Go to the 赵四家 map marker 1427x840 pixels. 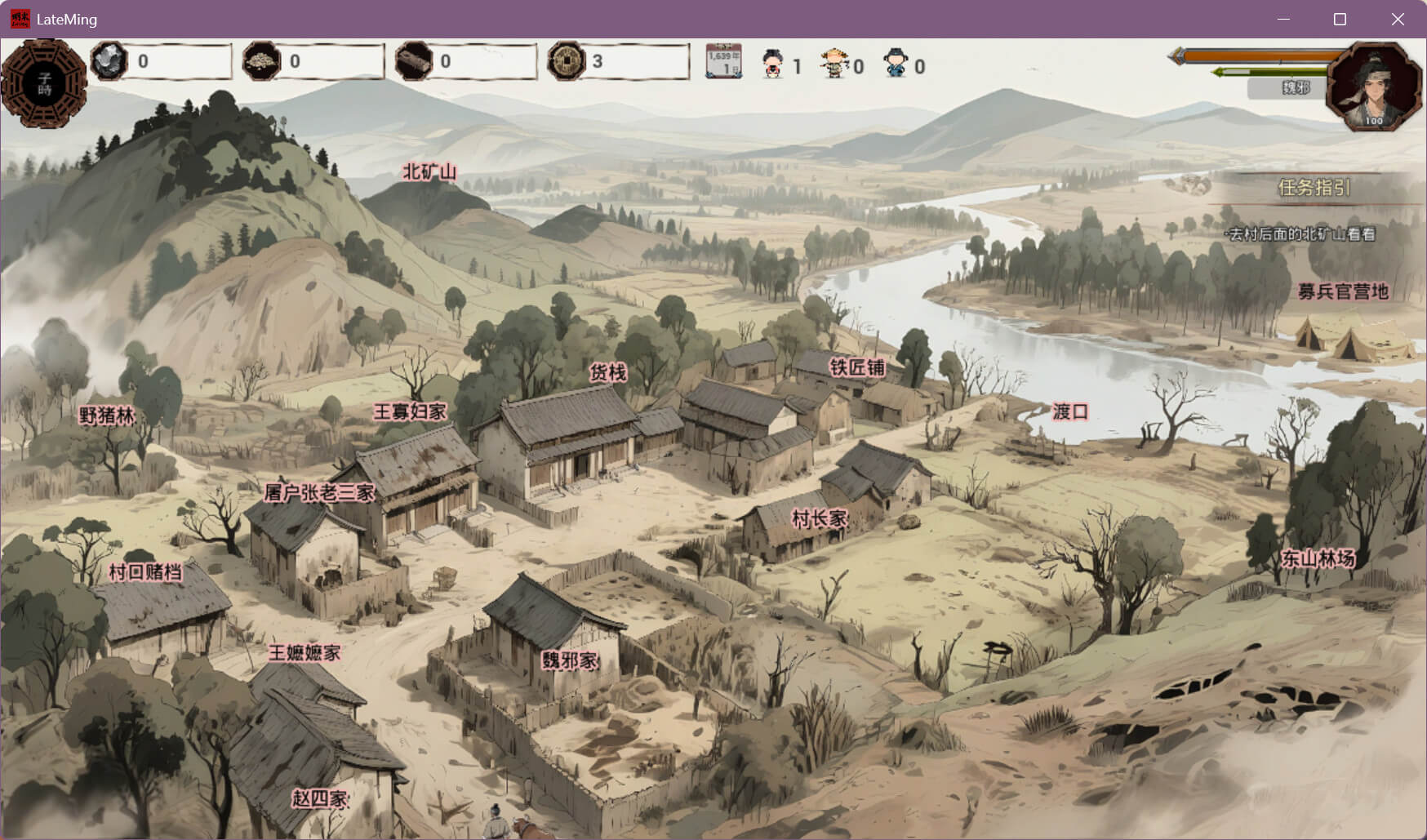[x=320, y=798]
